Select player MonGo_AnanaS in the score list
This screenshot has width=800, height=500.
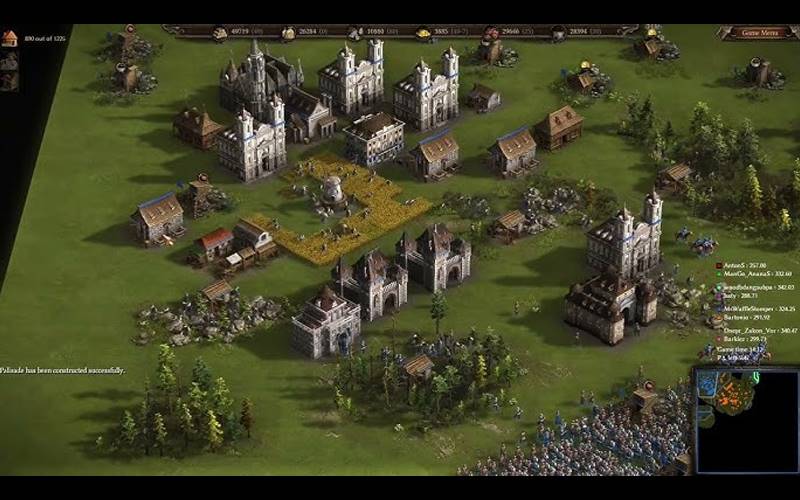[x=745, y=273]
